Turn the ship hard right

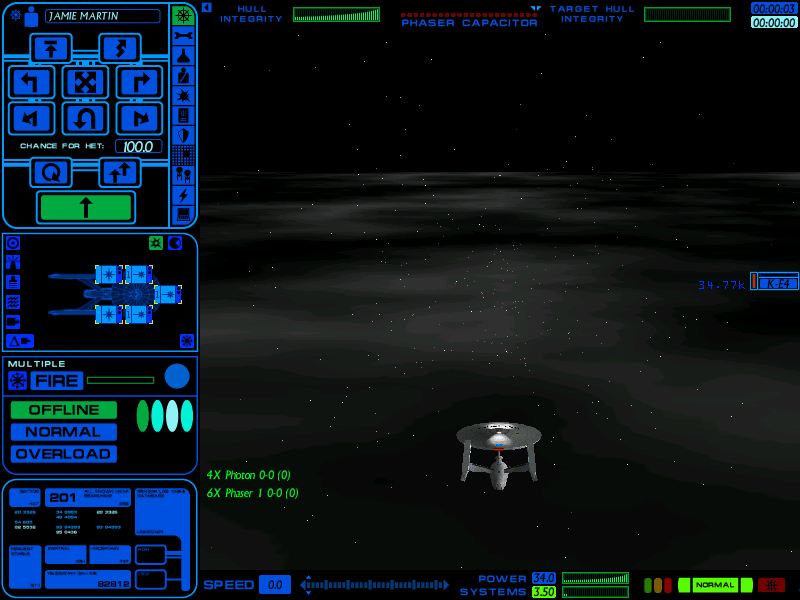pyautogui.click(x=139, y=82)
